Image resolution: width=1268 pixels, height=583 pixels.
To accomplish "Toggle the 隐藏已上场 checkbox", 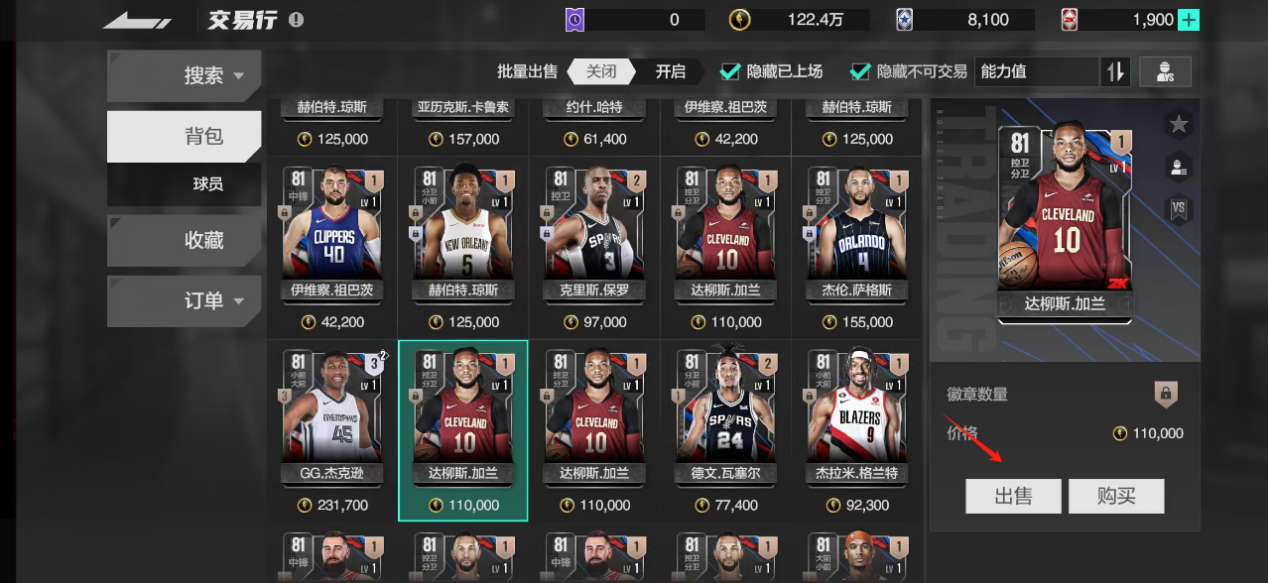I will [x=731, y=72].
